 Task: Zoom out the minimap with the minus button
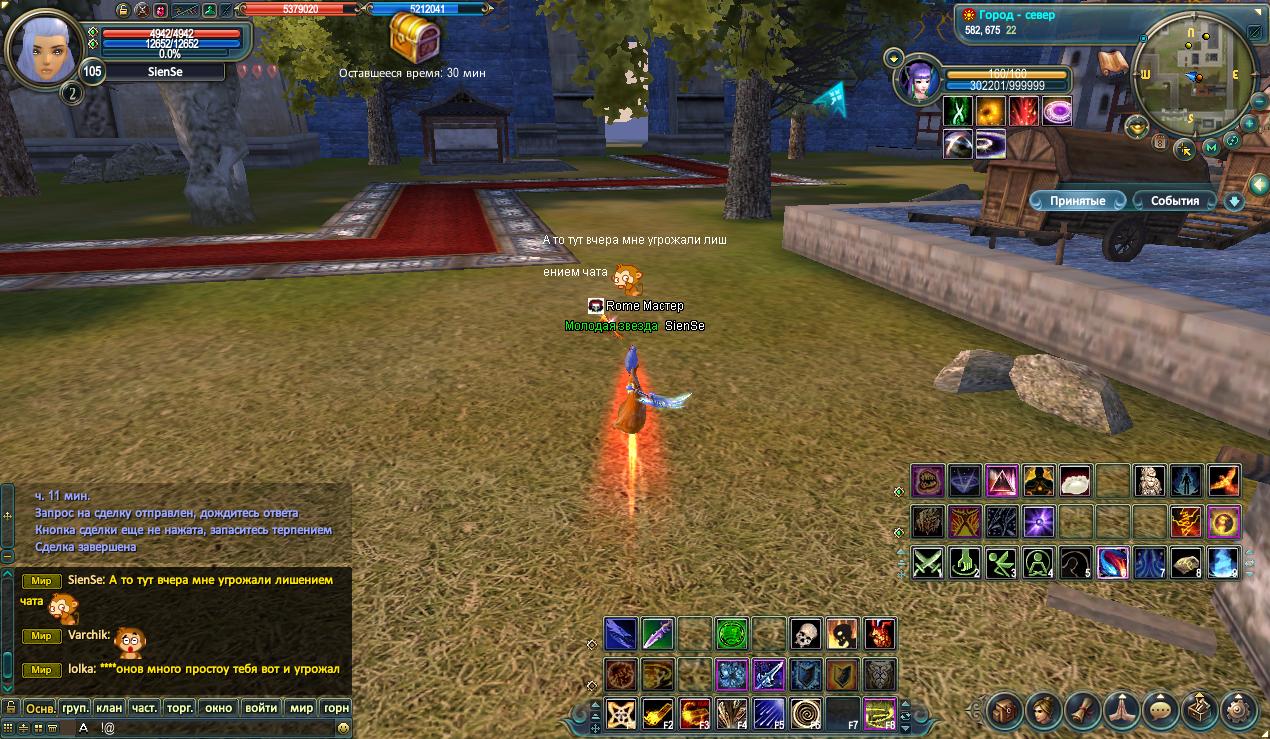coord(1257,102)
